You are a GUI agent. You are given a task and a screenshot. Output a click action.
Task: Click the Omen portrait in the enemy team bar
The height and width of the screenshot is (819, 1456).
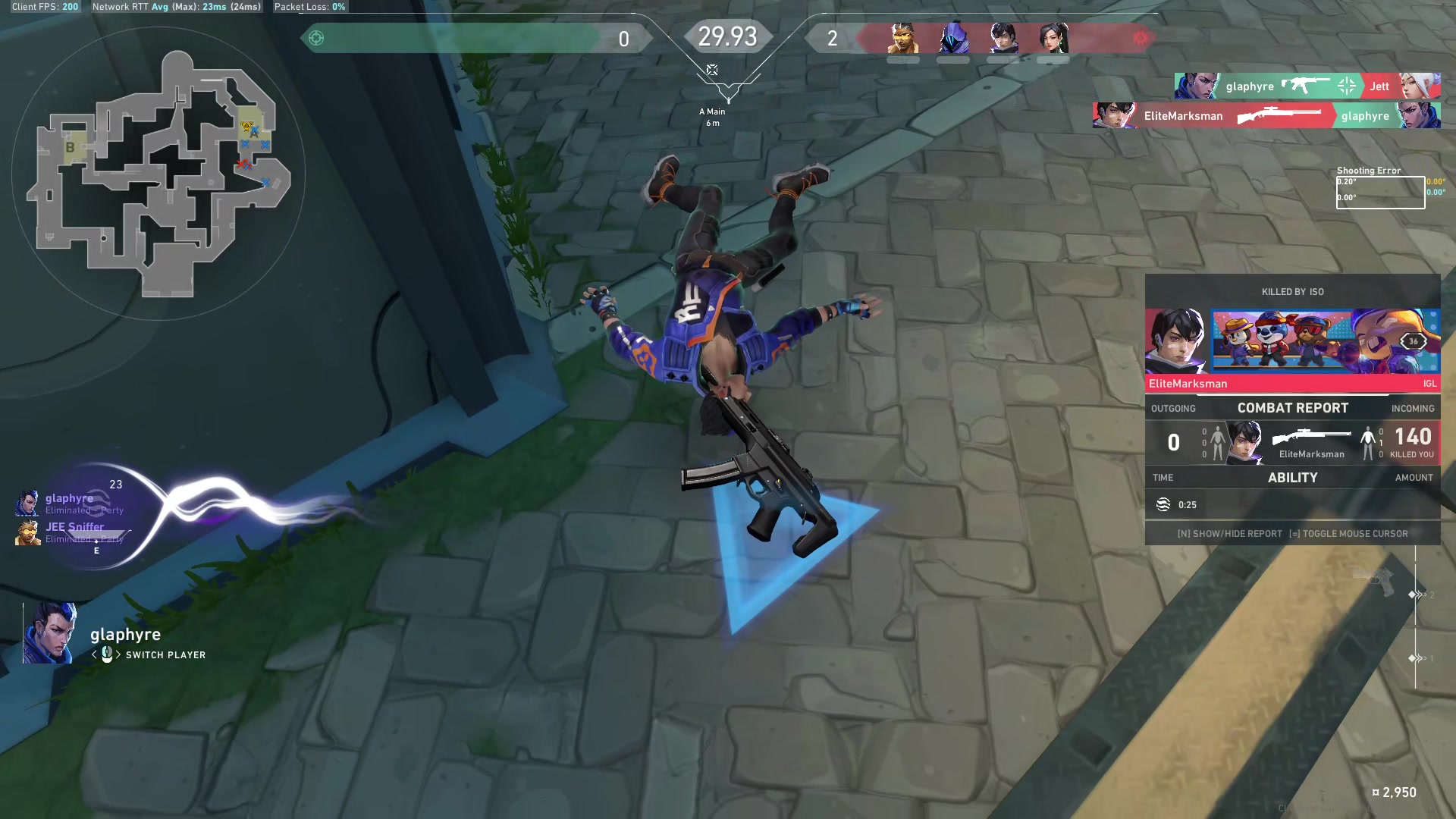(953, 39)
